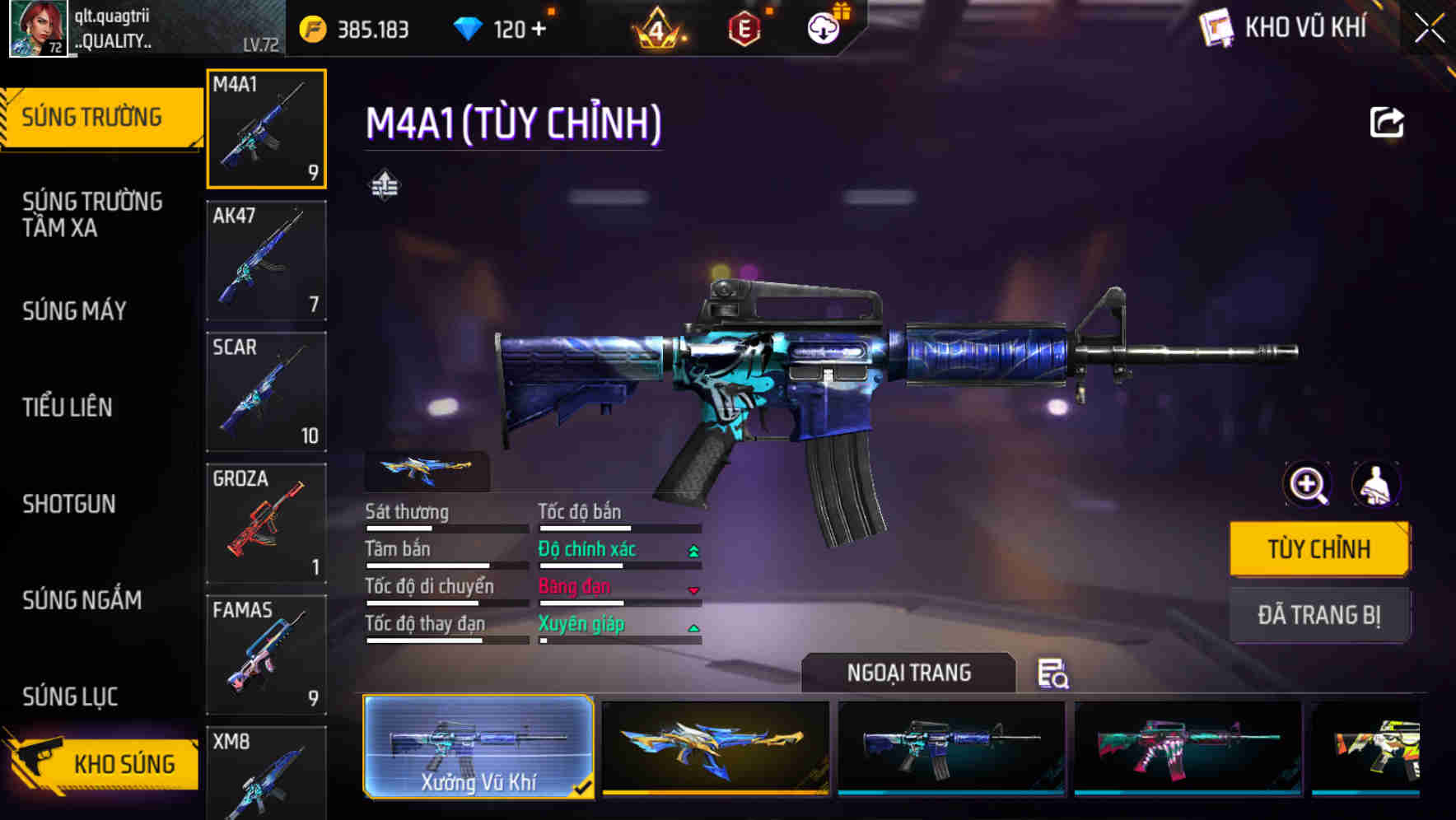Open the level 4 crown rank badge
Image resolution: width=1456 pixels, height=820 pixels.
coord(658,31)
